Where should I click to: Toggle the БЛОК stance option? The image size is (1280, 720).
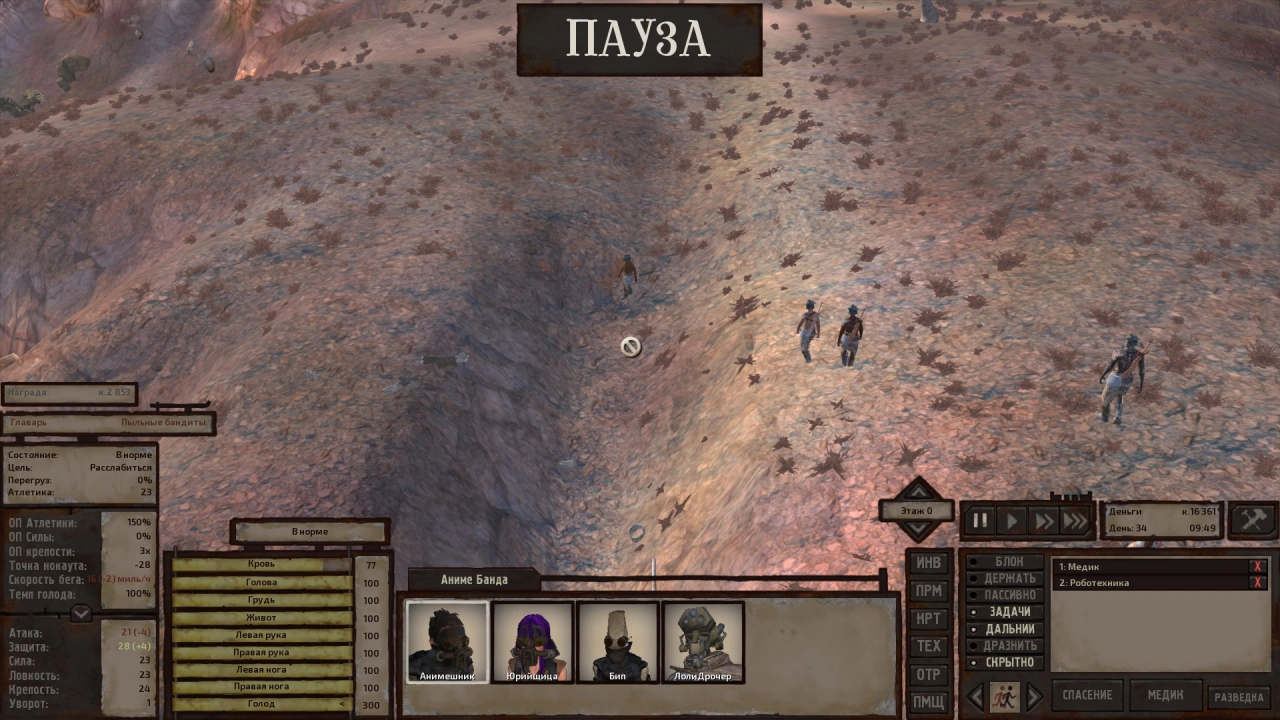1008,562
